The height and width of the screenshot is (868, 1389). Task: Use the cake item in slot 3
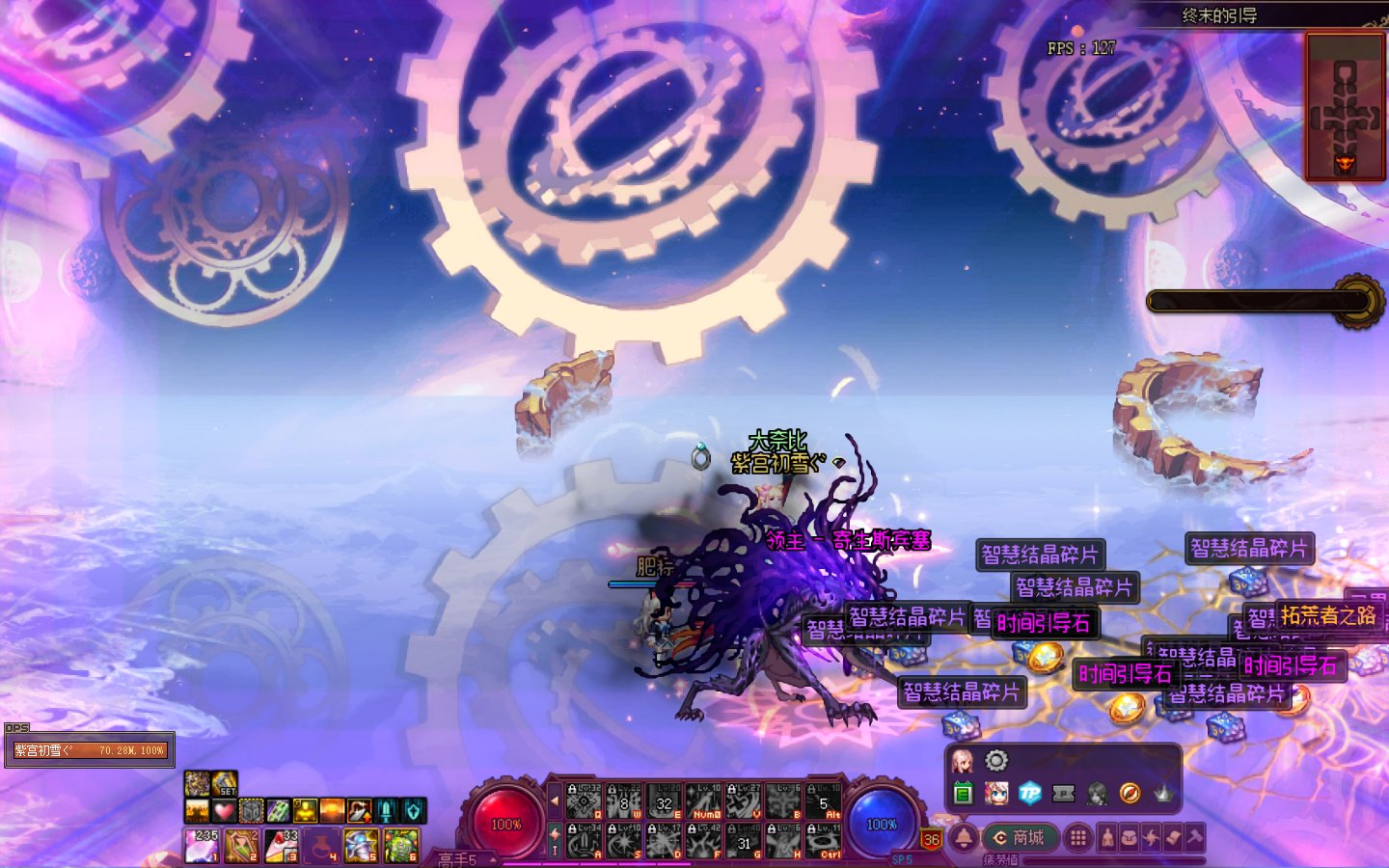[281, 845]
